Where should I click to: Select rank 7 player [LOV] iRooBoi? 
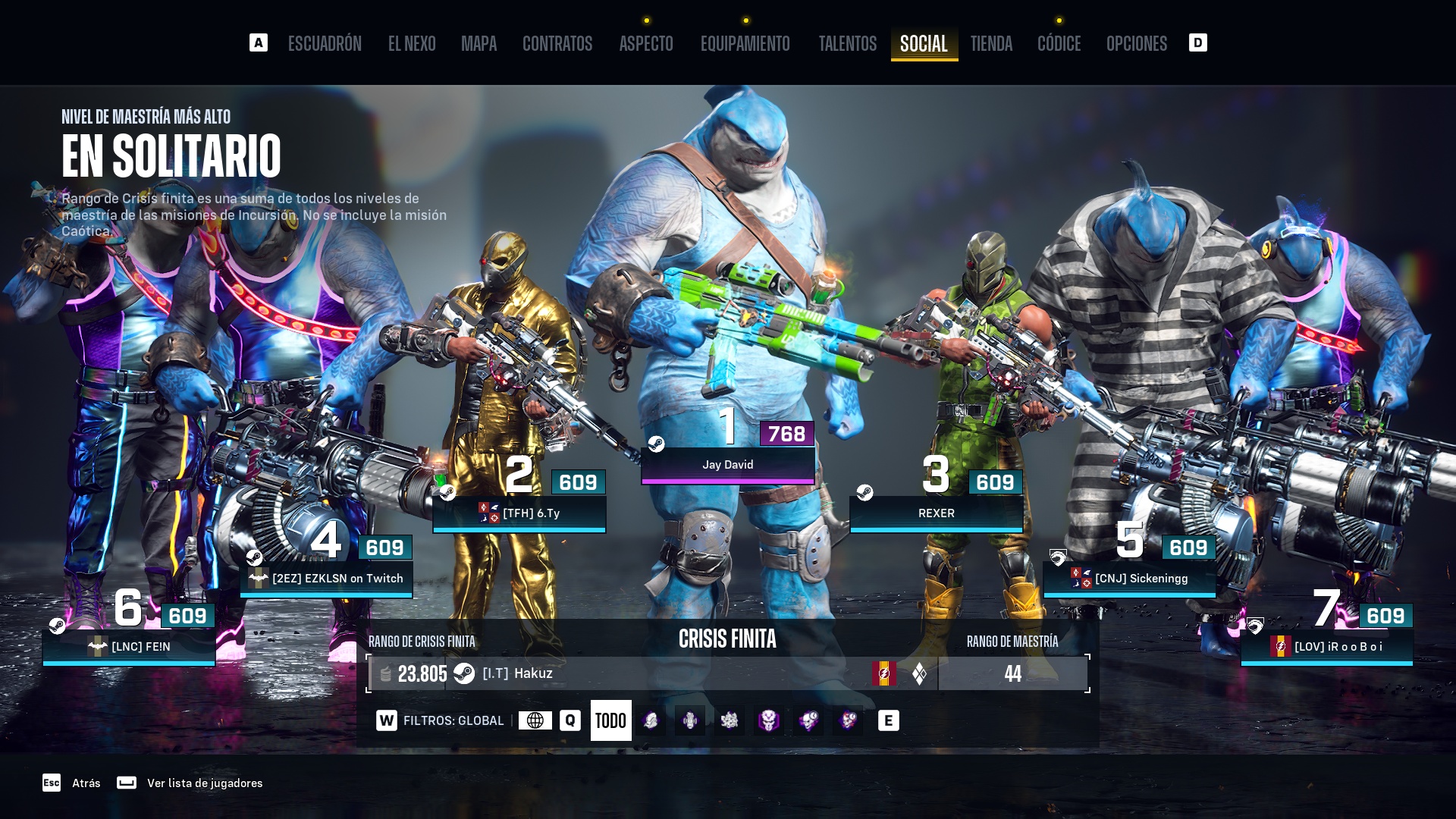click(1326, 647)
